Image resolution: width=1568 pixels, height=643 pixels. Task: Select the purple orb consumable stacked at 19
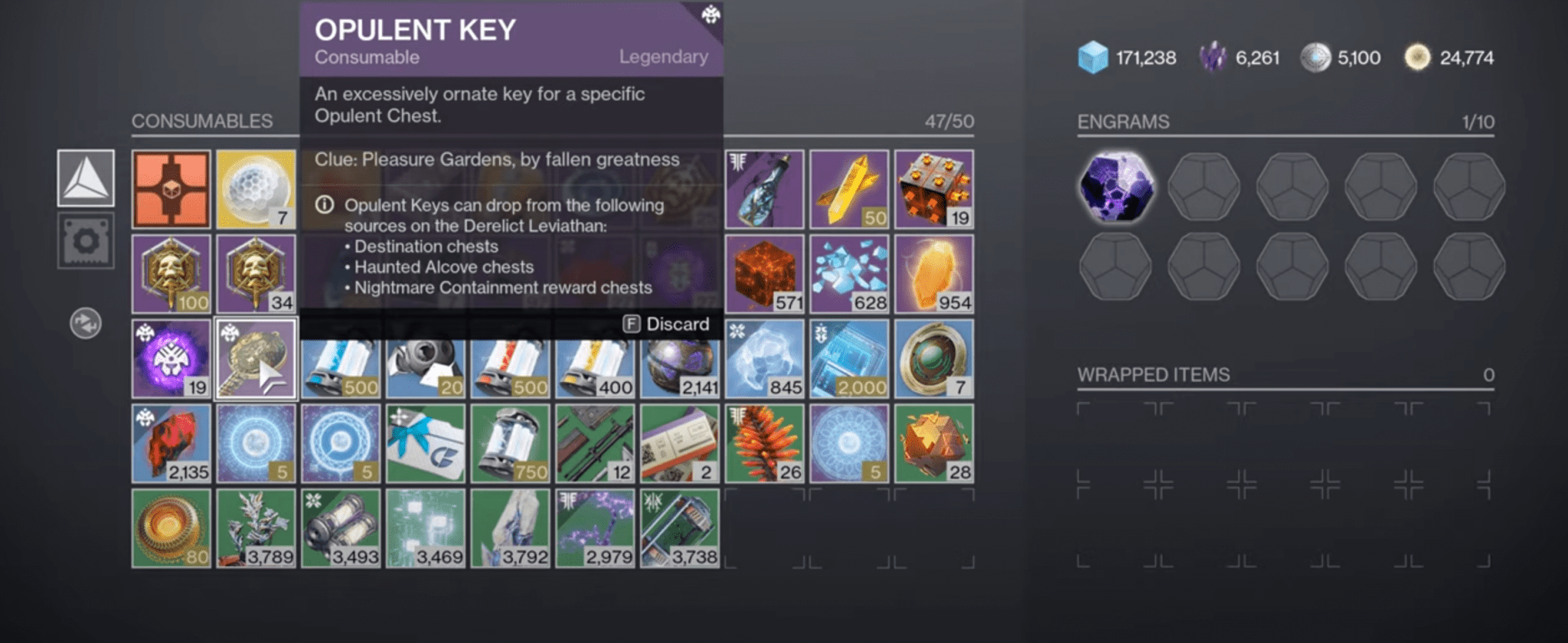pos(171,357)
